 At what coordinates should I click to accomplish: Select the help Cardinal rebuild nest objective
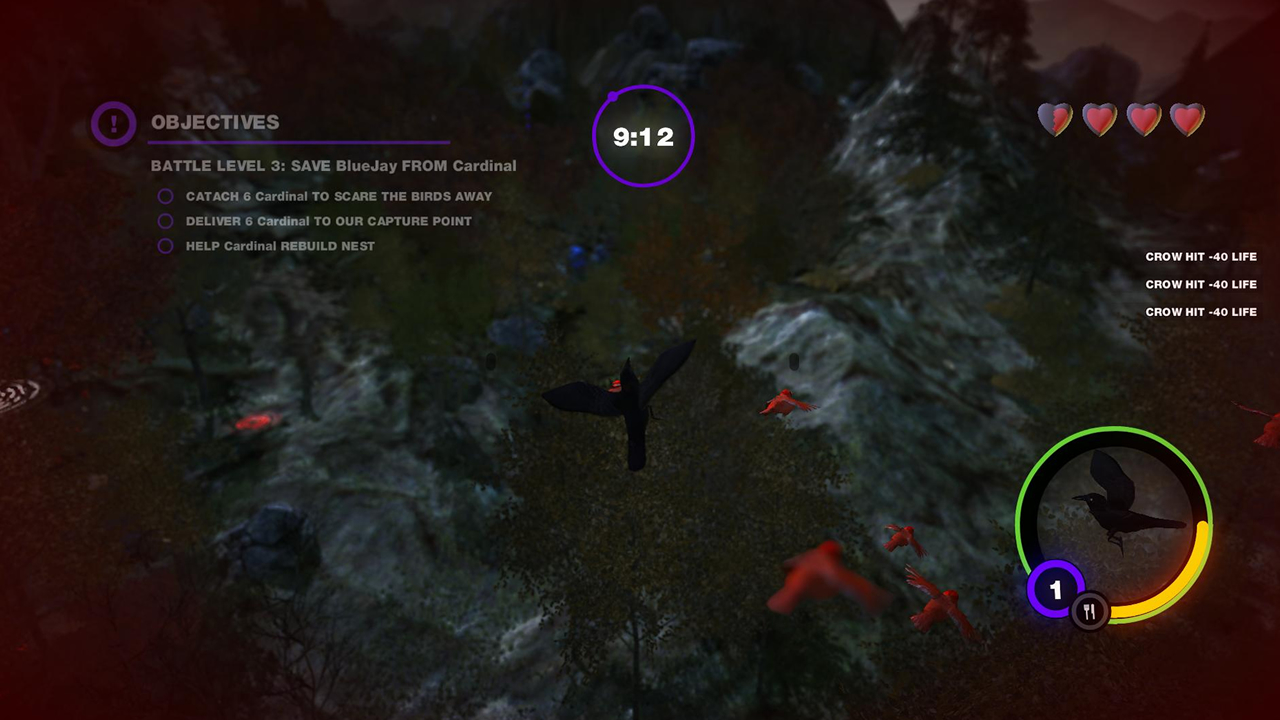pyautogui.click(x=280, y=246)
